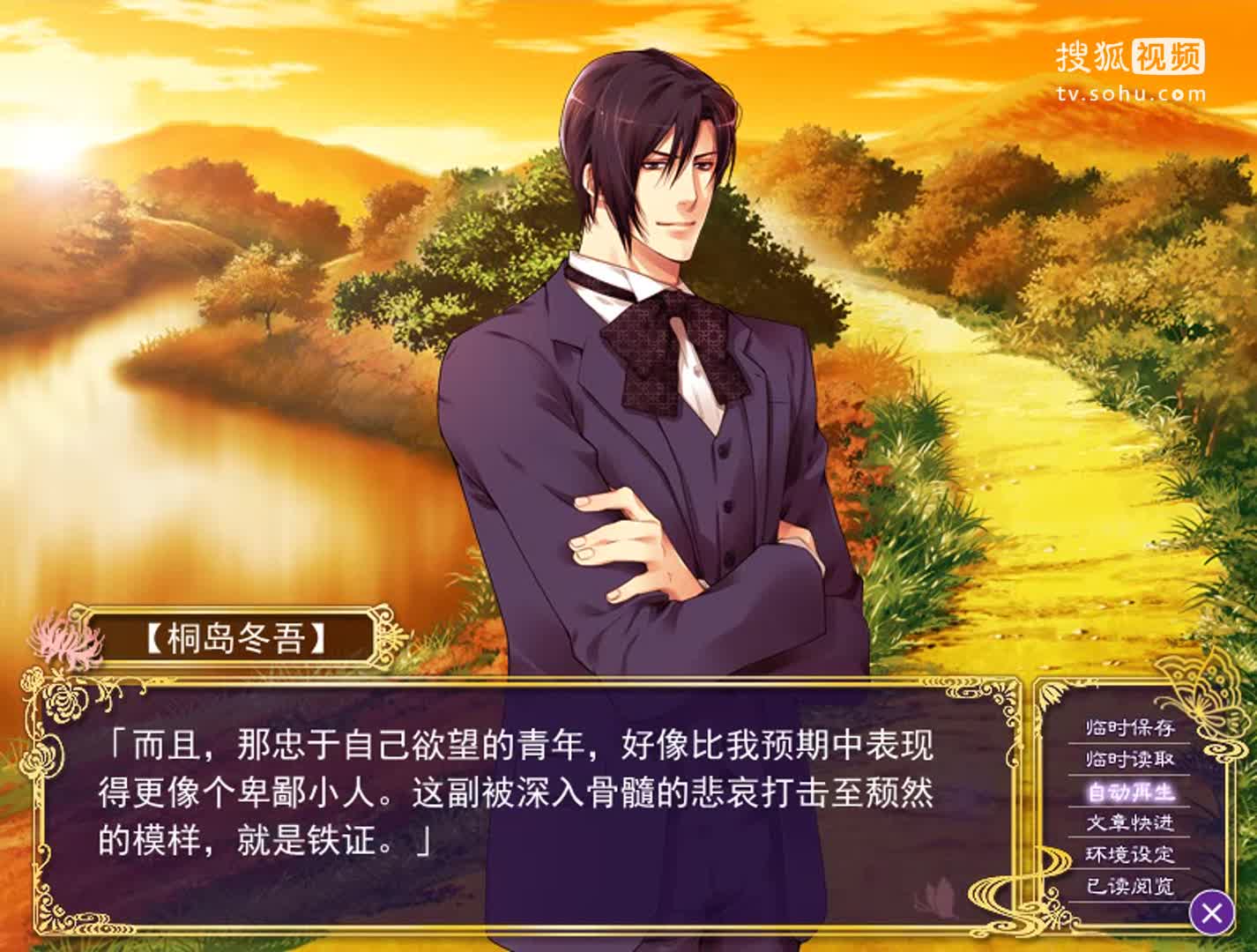Click the divider line under 自动再生
The height and width of the screenshot is (952, 1257).
coord(1129,807)
